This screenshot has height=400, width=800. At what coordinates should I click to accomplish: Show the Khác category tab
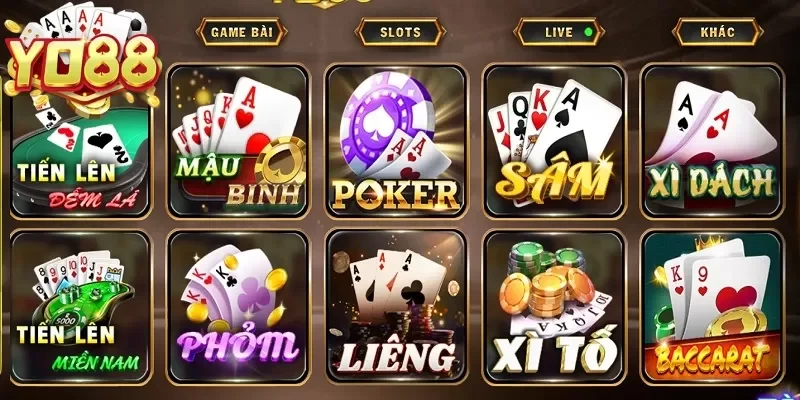(x=717, y=32)
